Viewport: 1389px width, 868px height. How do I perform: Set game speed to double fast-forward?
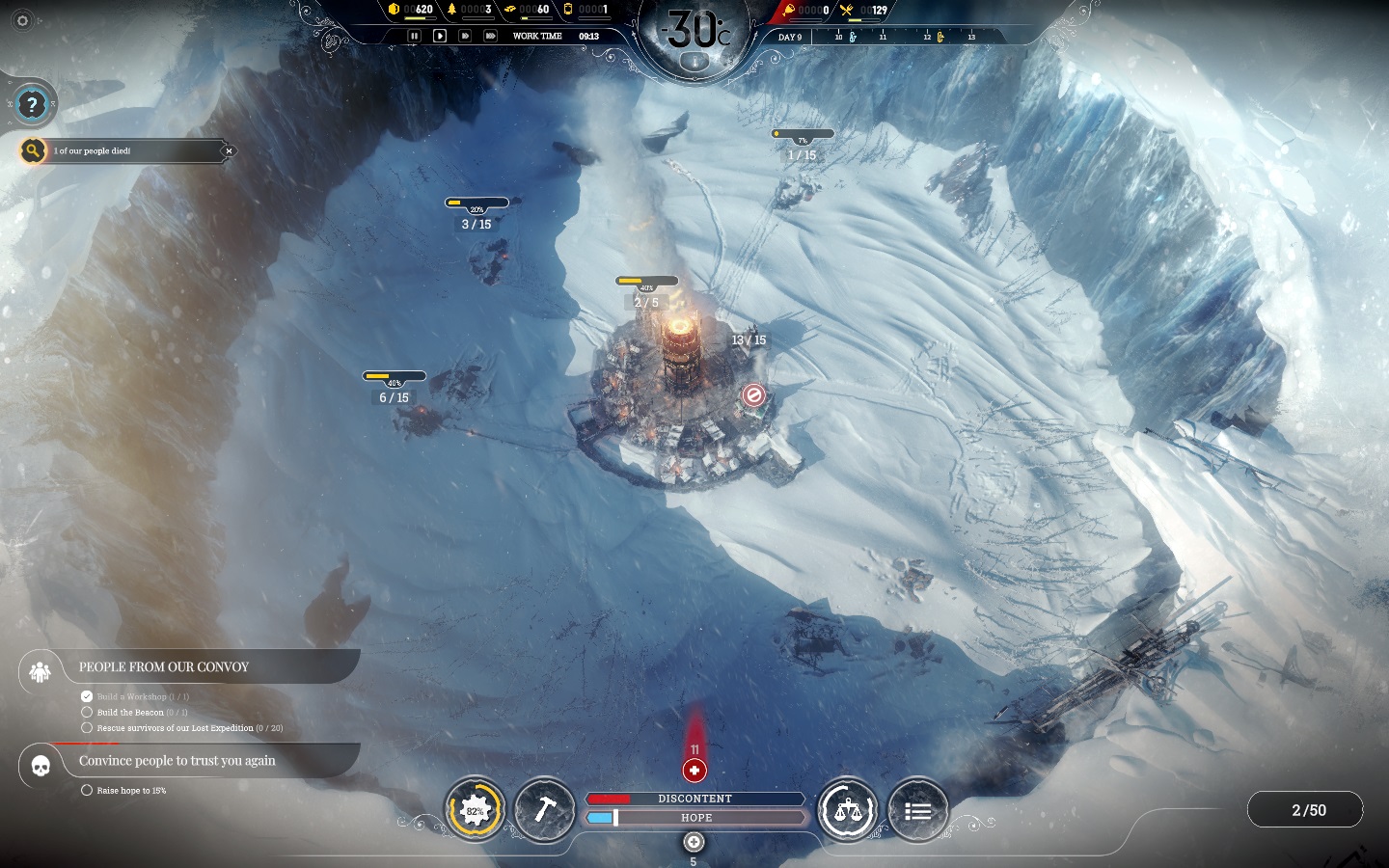pyautogui.click(x=465, y=36)
